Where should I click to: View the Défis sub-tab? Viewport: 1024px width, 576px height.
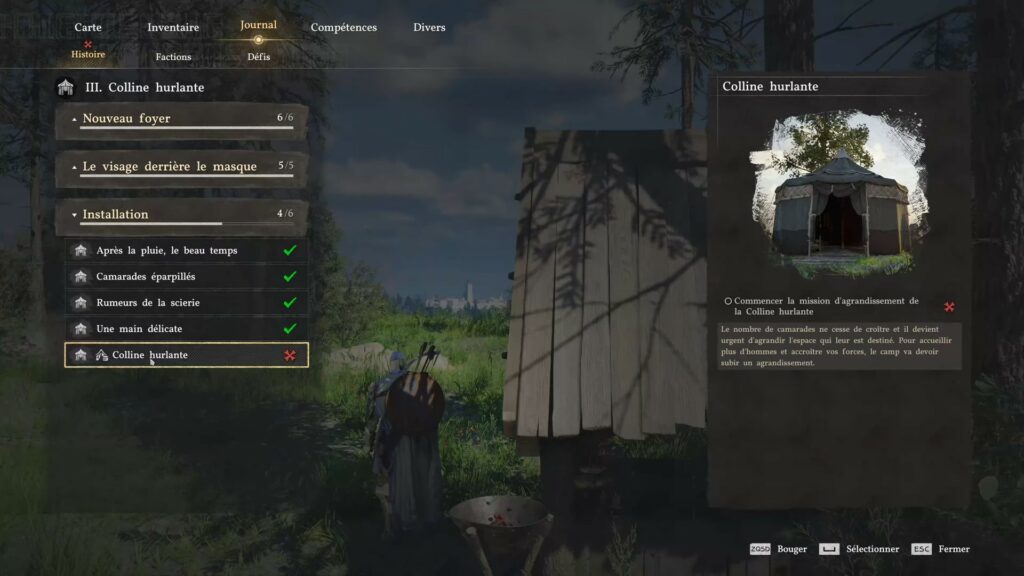pos(258,57)
